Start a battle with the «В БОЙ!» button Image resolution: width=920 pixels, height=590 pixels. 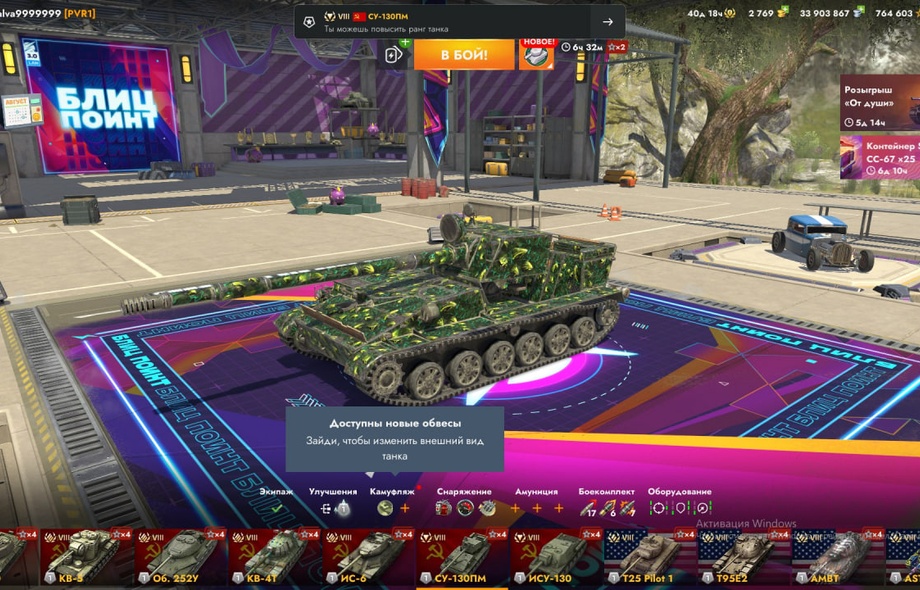tap(464, 54)
